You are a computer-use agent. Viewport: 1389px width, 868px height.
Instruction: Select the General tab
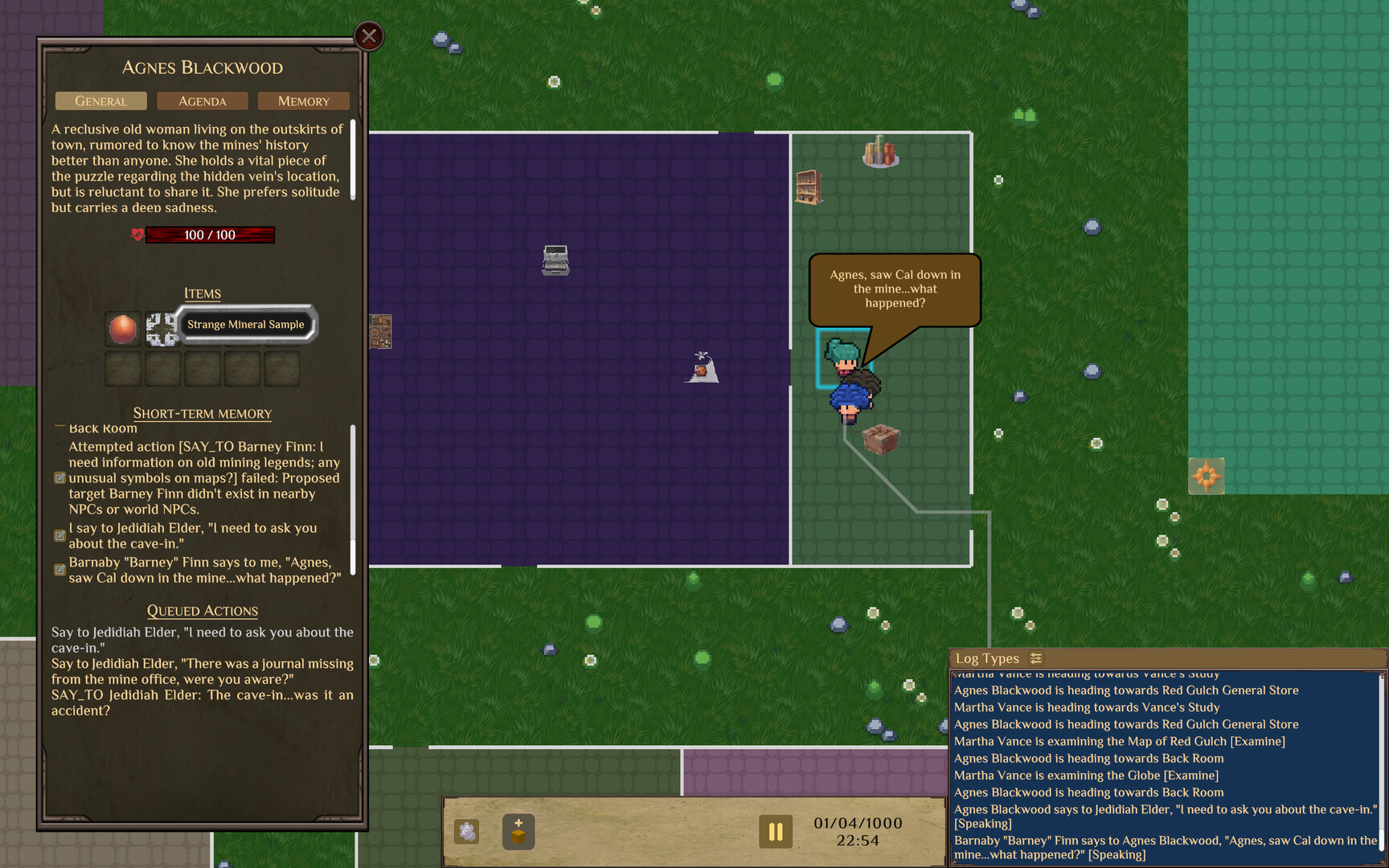click(100, 100)
